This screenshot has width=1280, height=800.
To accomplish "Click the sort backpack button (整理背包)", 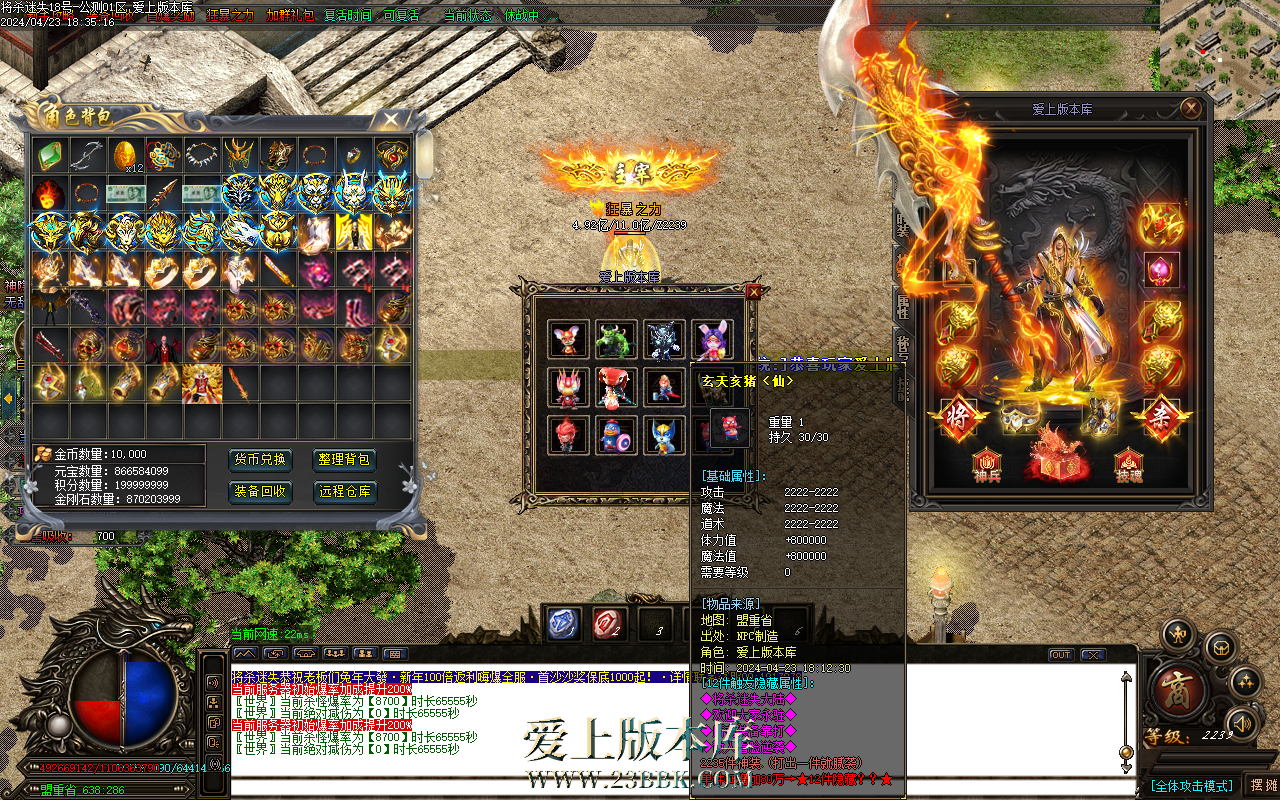I will point(345,460).
